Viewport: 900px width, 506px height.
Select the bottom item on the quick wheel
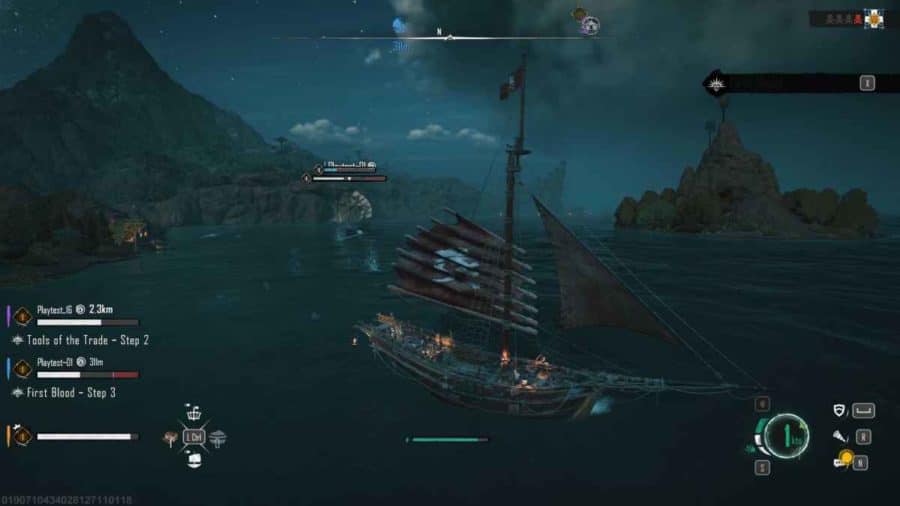[194, 459]
